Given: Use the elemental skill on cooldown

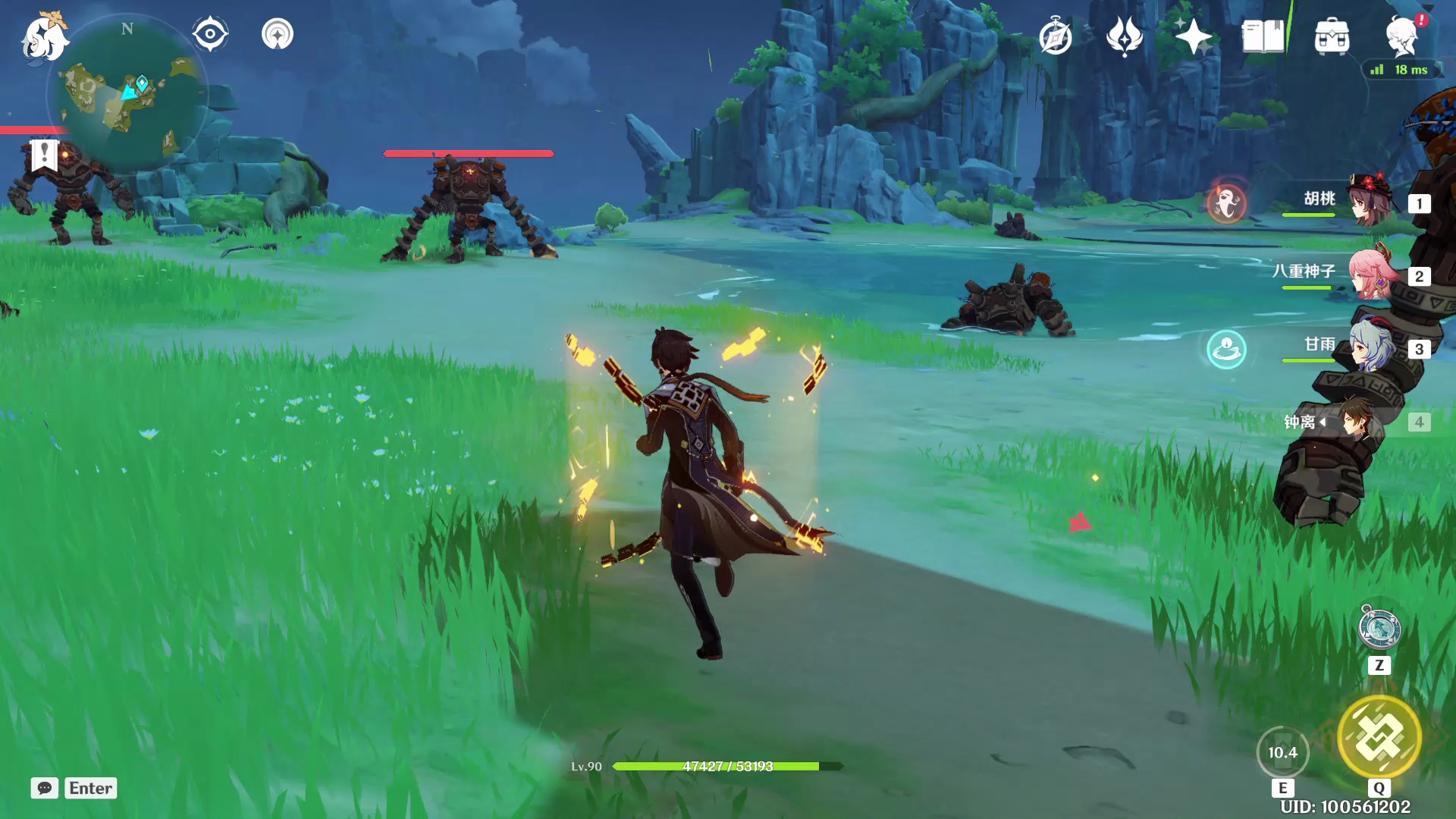Looking at the screenshot, I should click(x=1282, y=752).
